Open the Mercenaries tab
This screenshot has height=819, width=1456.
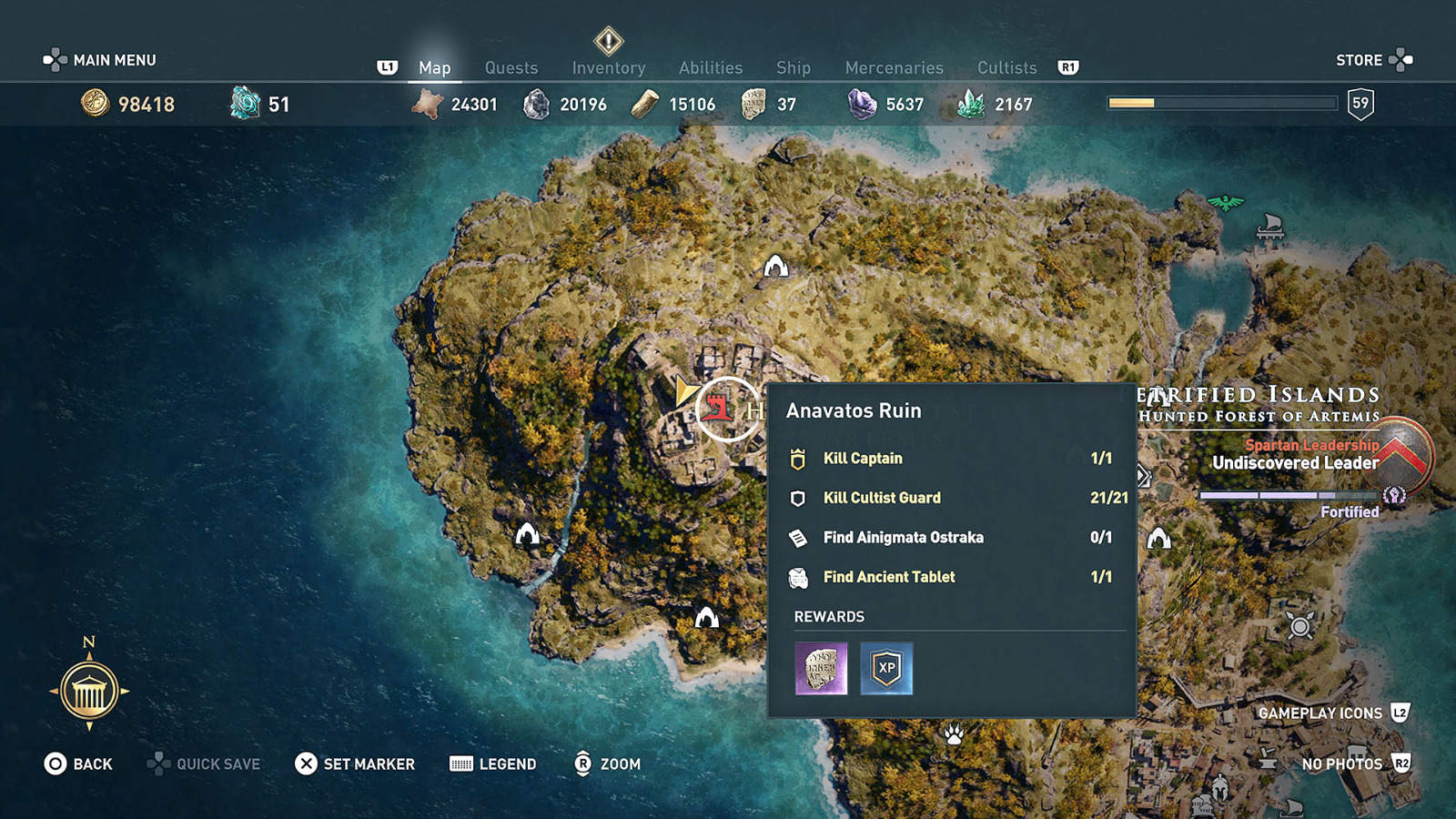(894, 68)
